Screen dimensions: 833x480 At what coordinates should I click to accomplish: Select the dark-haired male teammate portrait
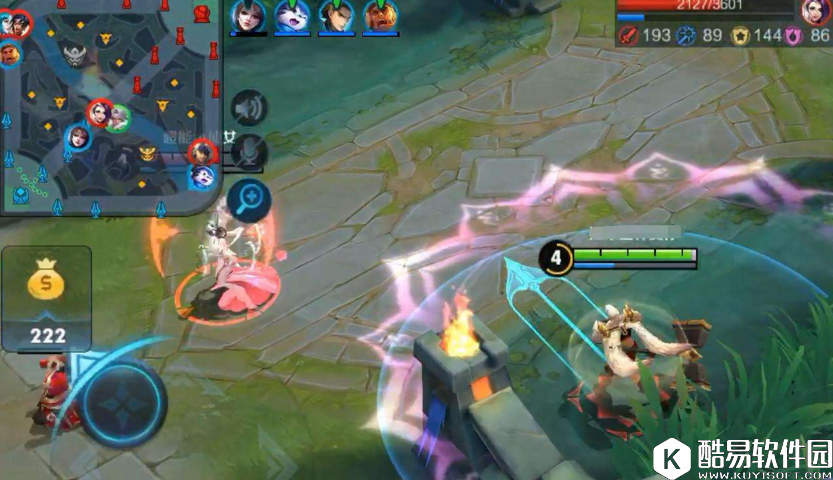click(x=336, y=17)
